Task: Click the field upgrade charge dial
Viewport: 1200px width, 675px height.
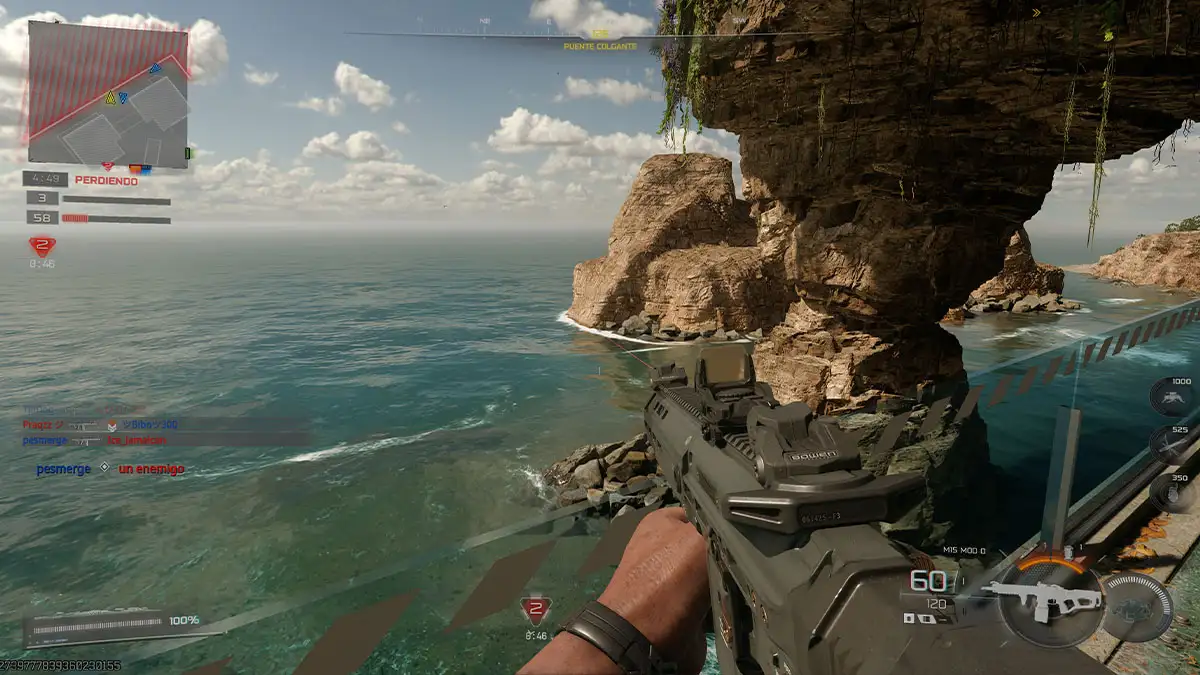Action: 1137,606
